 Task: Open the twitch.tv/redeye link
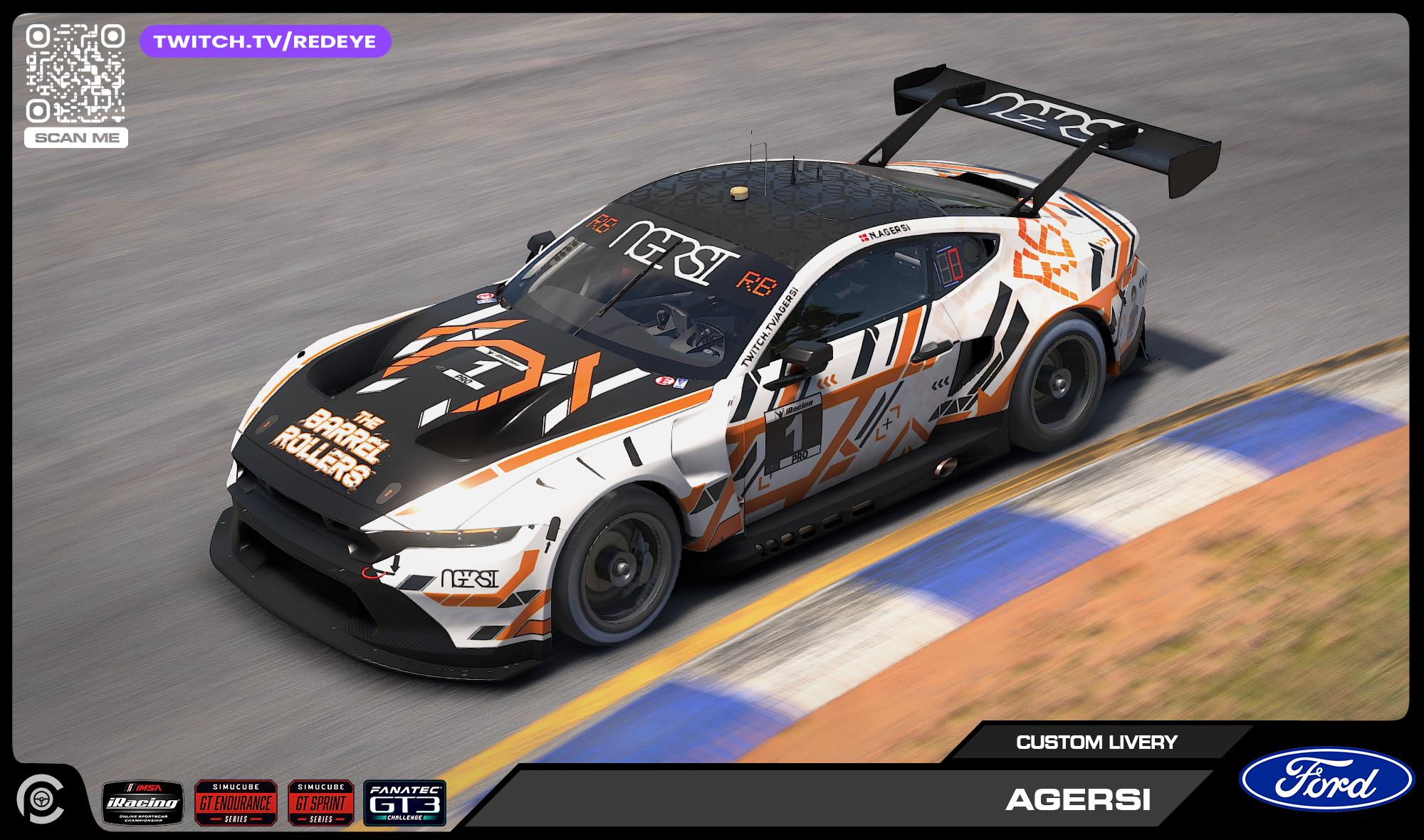click(265, 41)
